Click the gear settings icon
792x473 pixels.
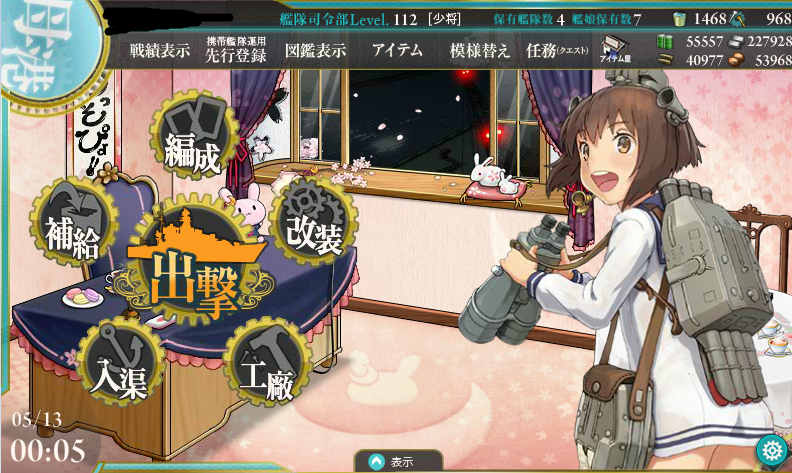pos(769,448)
